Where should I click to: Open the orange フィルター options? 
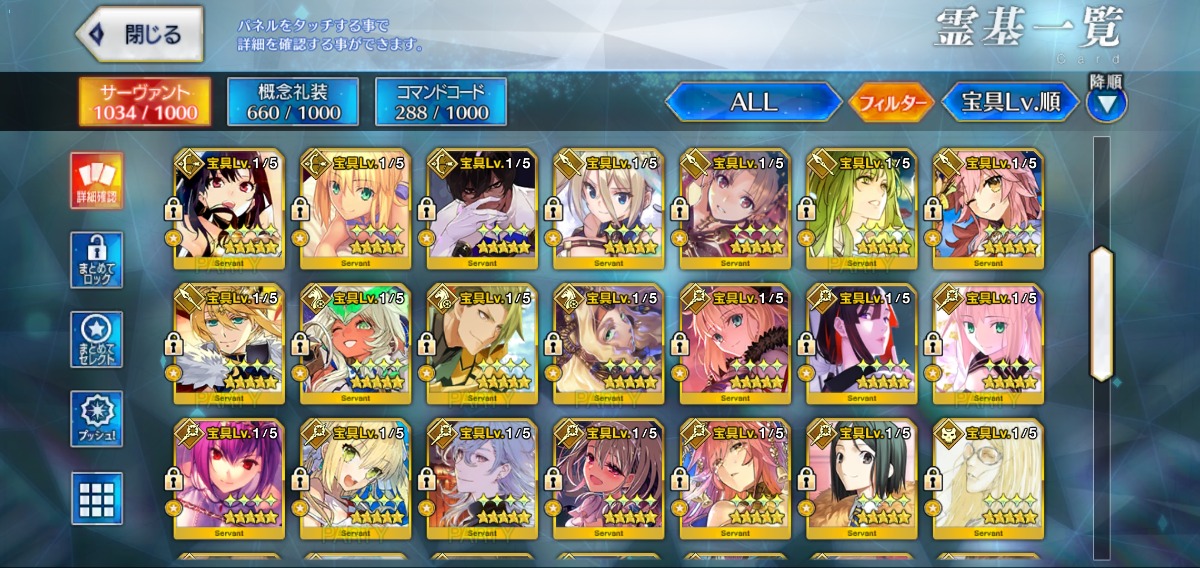pos(890,102)
